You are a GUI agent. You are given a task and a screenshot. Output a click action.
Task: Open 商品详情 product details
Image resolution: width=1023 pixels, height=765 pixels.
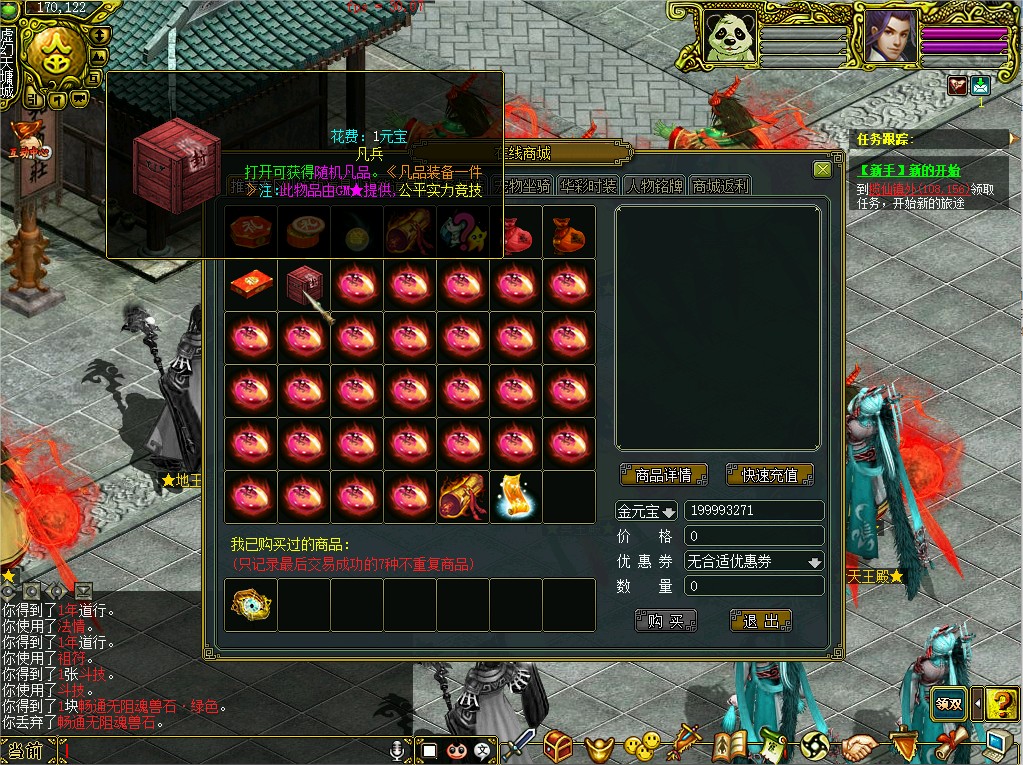point(663,475)
